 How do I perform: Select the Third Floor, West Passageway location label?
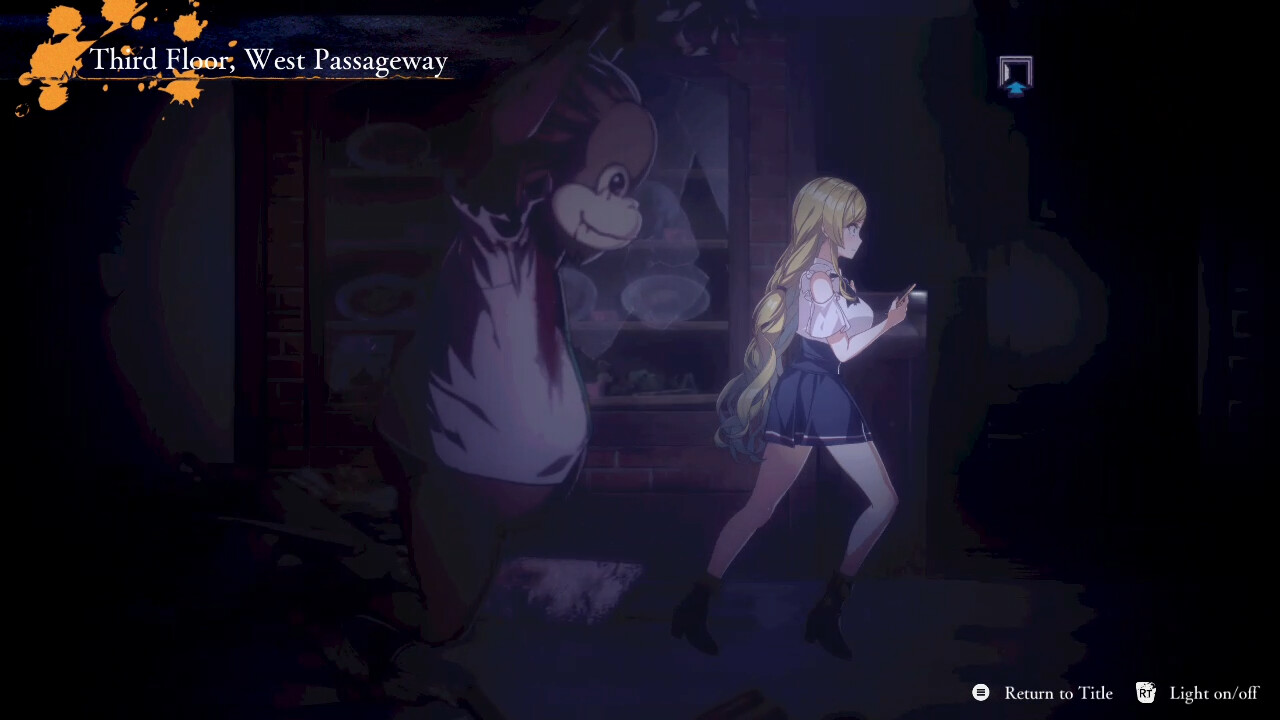click(268, 61)
